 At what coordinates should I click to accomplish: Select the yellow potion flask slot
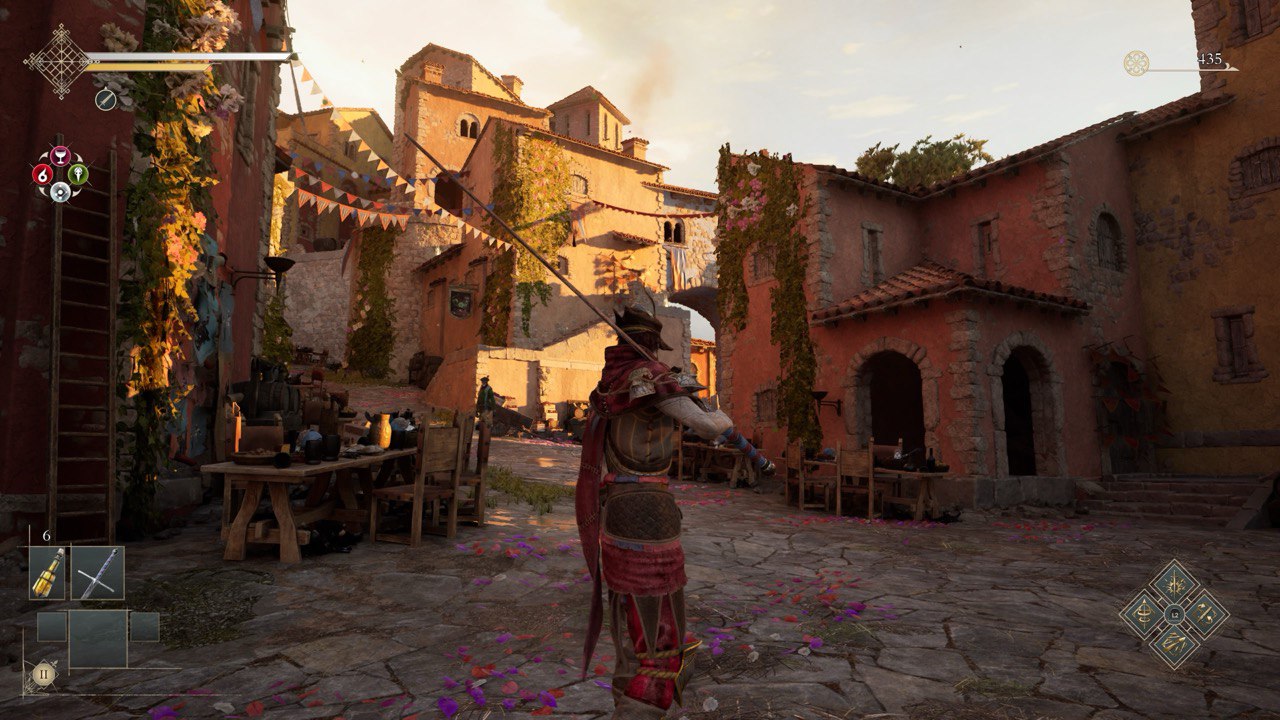pos(47,573)
